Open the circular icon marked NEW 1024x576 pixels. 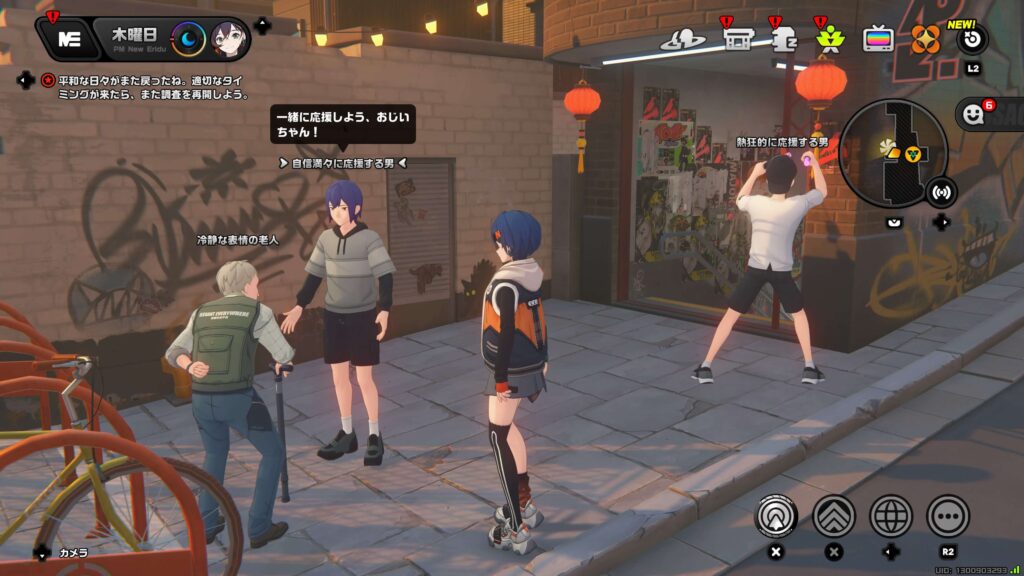972,39
